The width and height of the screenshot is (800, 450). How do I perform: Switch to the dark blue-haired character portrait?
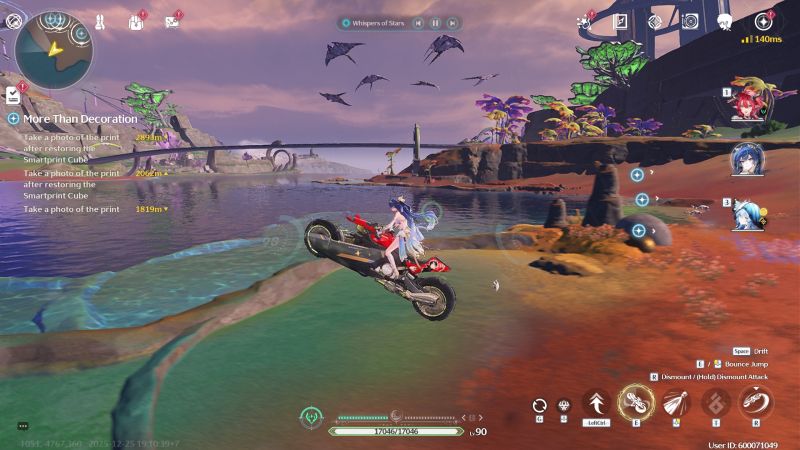(x=747, y=158)
